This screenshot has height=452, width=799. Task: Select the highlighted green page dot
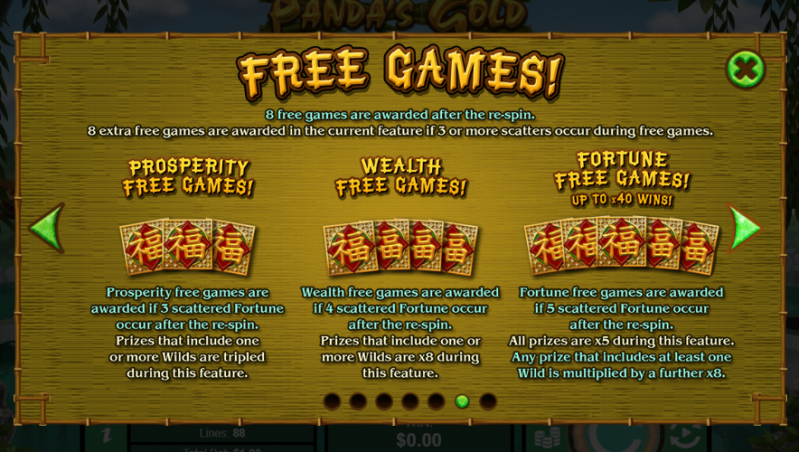[462, 401]
